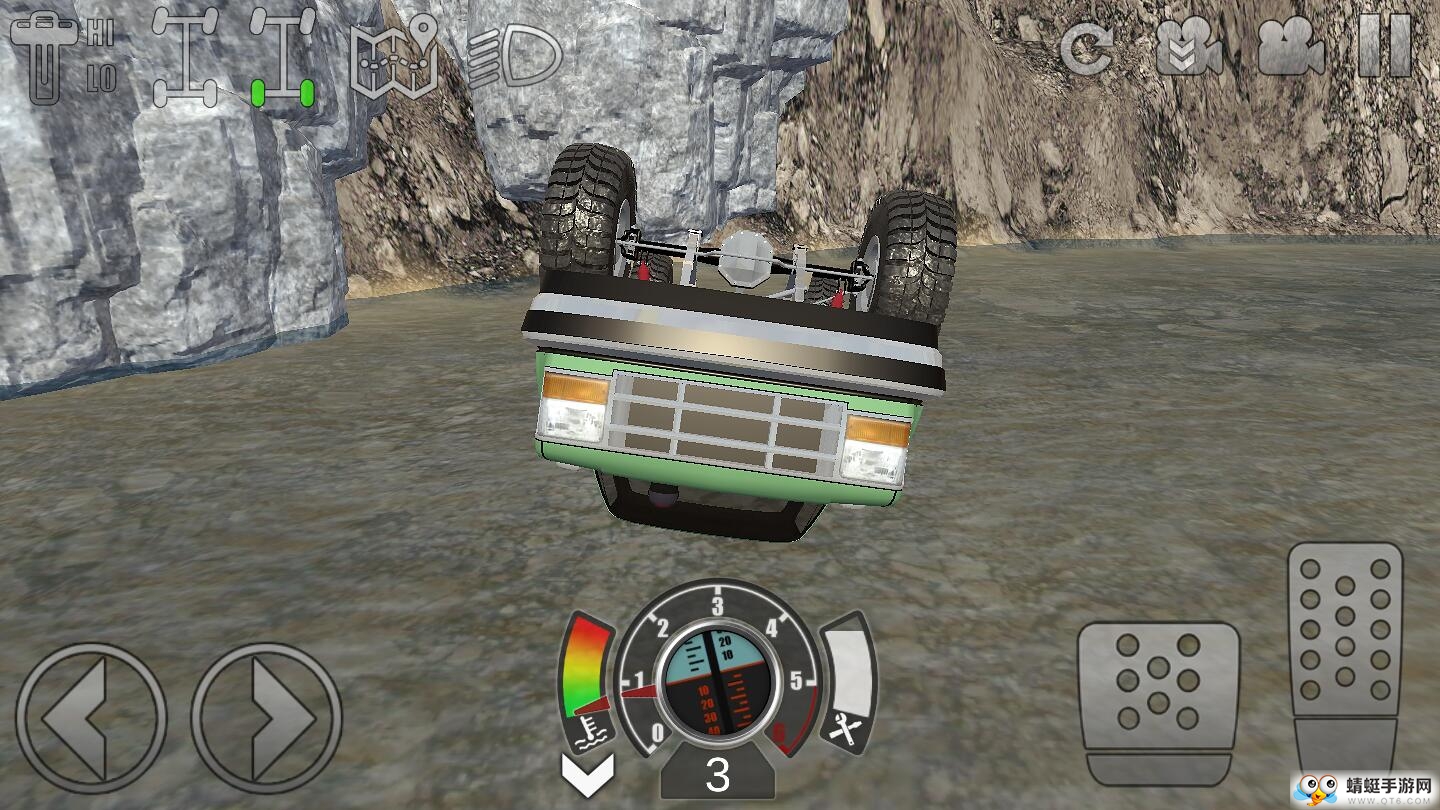Toggle the green rear axle differential lock
Image resolution: width=1440 pixels, height=810 pixels.
(x=282, y=58)
